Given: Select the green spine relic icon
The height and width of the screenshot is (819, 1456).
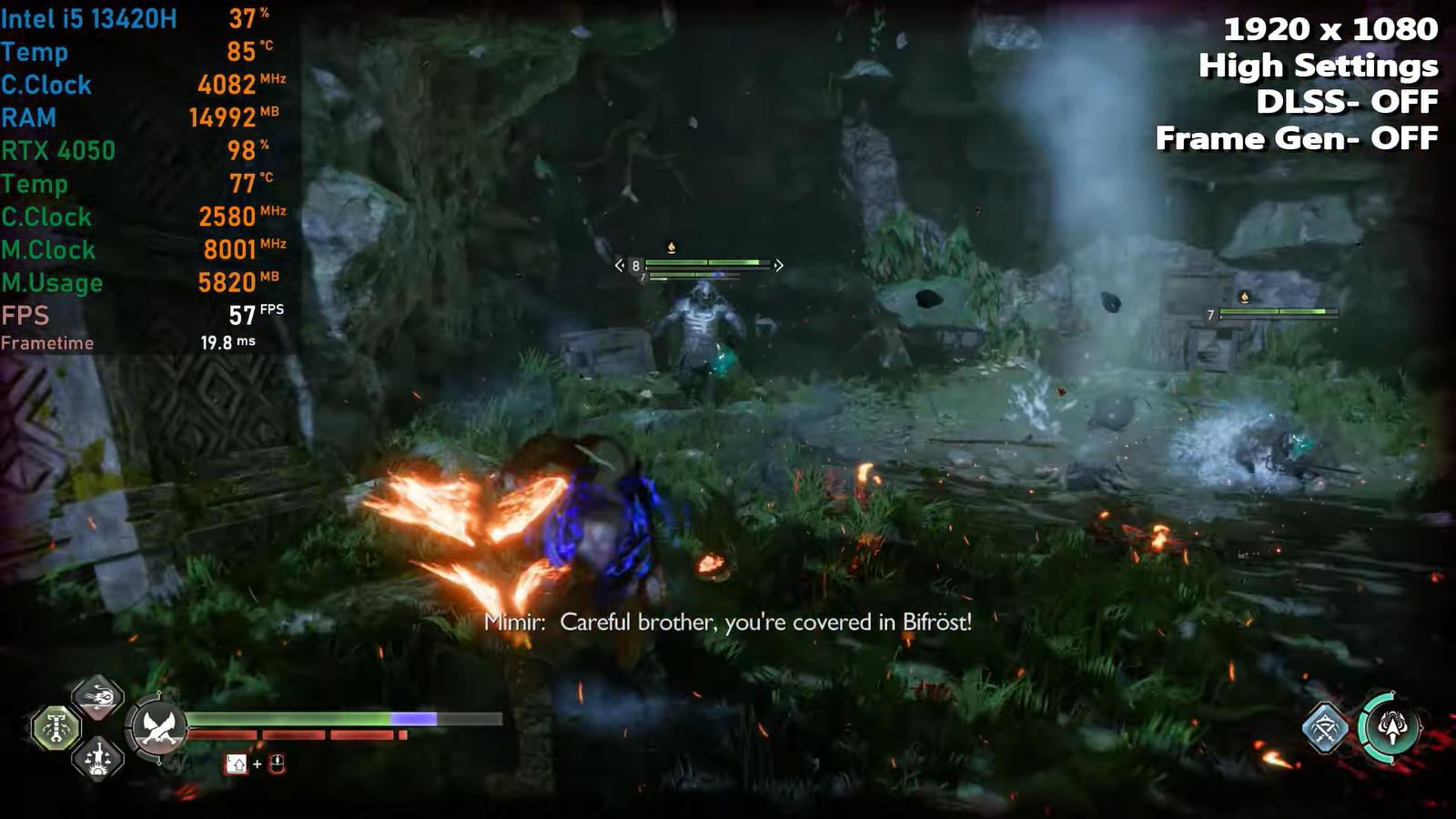Looking at the screenshot, I should [56, 728].
